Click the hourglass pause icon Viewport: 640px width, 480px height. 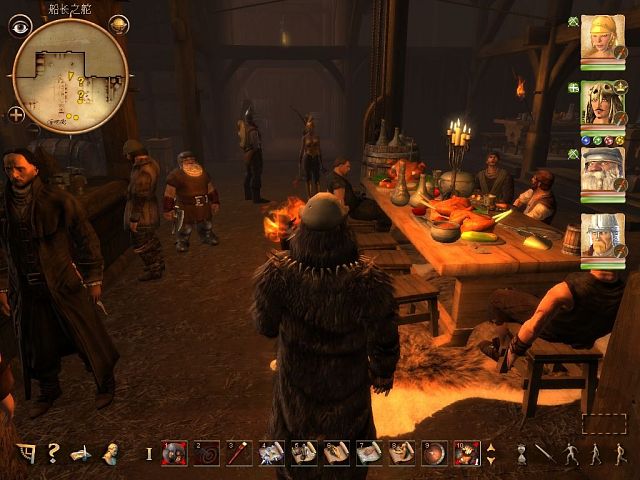pos(521,453)
